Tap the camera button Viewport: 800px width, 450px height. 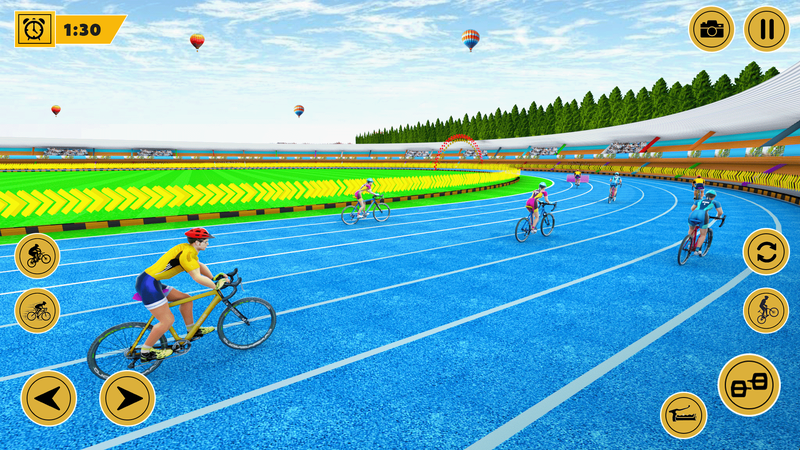[711, 29]
